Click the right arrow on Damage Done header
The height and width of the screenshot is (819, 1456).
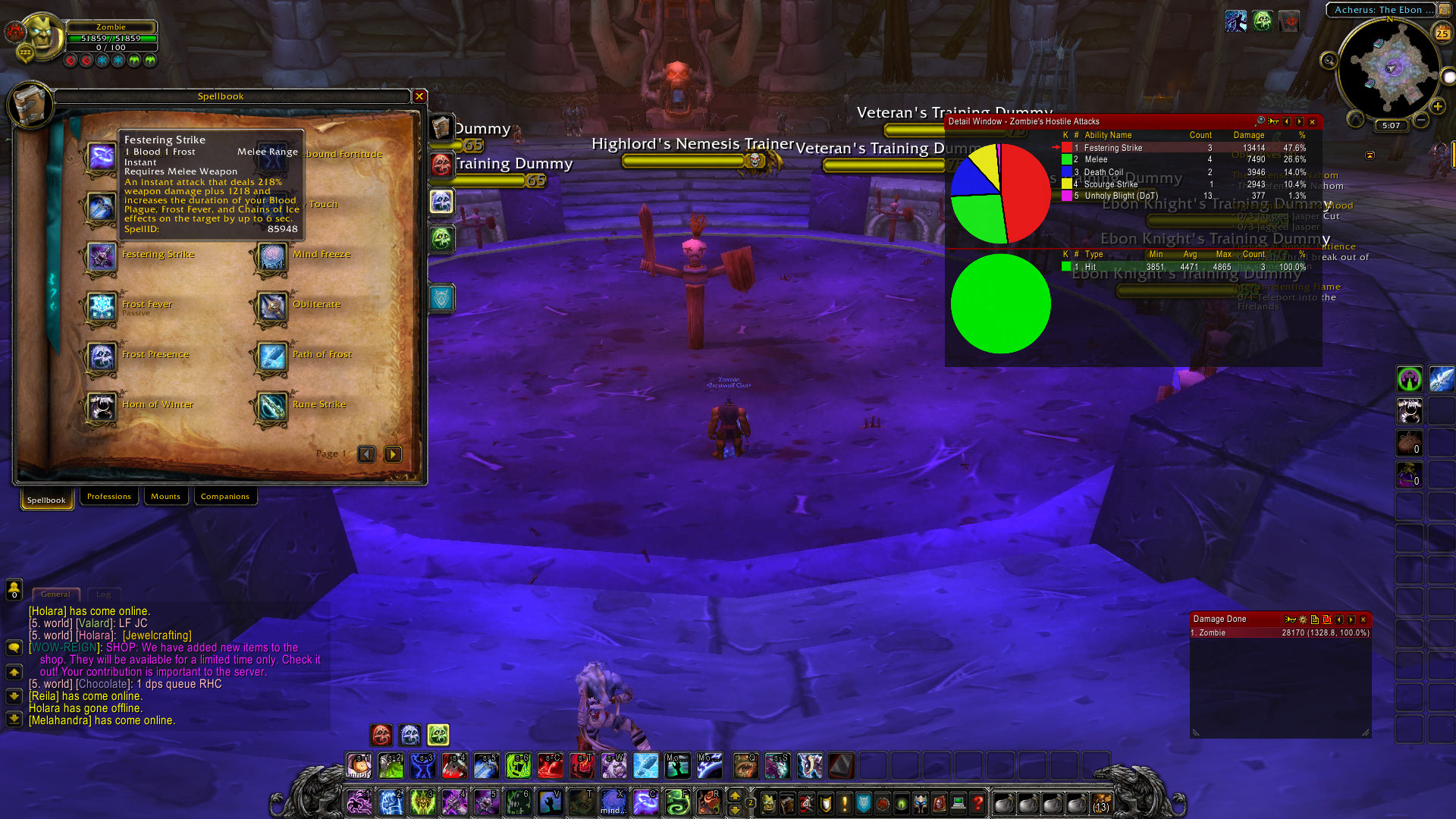tap(1351, 620)
